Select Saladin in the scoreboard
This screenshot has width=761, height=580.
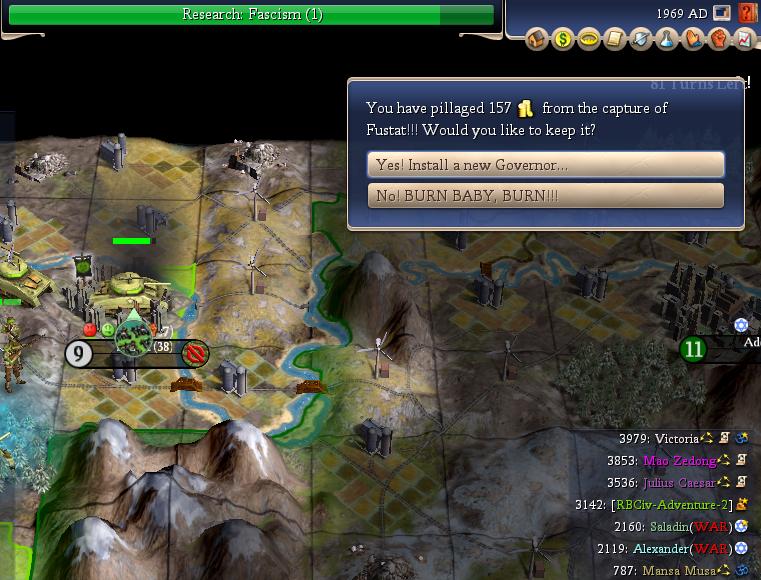pyautogui.click(x=662, y=527)
